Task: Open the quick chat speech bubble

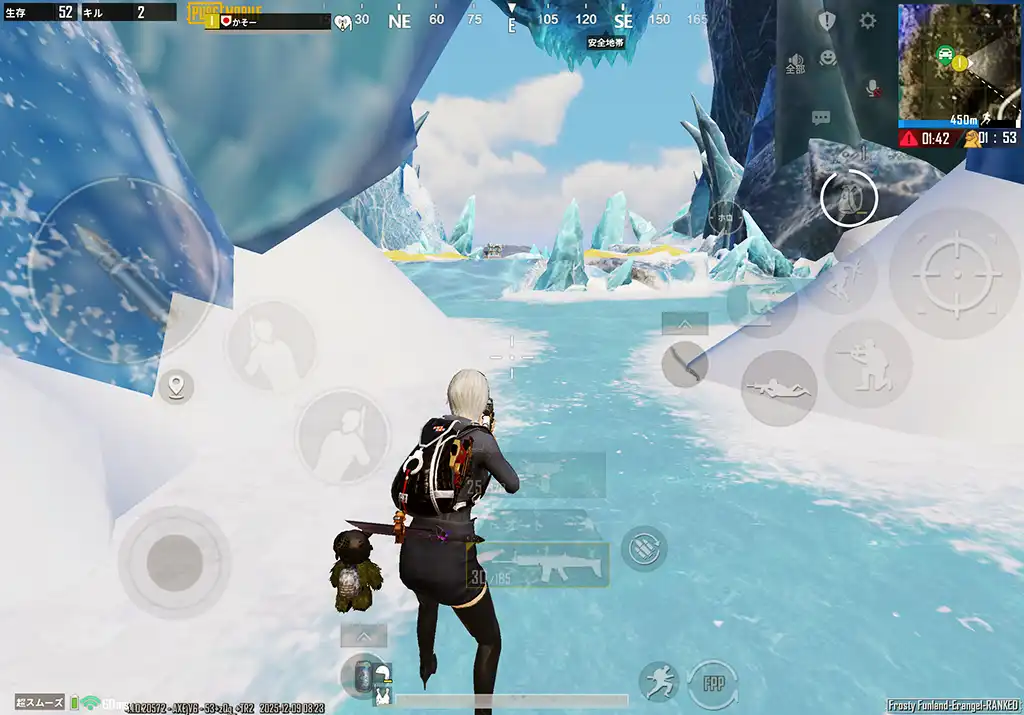Action: [821, 118]
